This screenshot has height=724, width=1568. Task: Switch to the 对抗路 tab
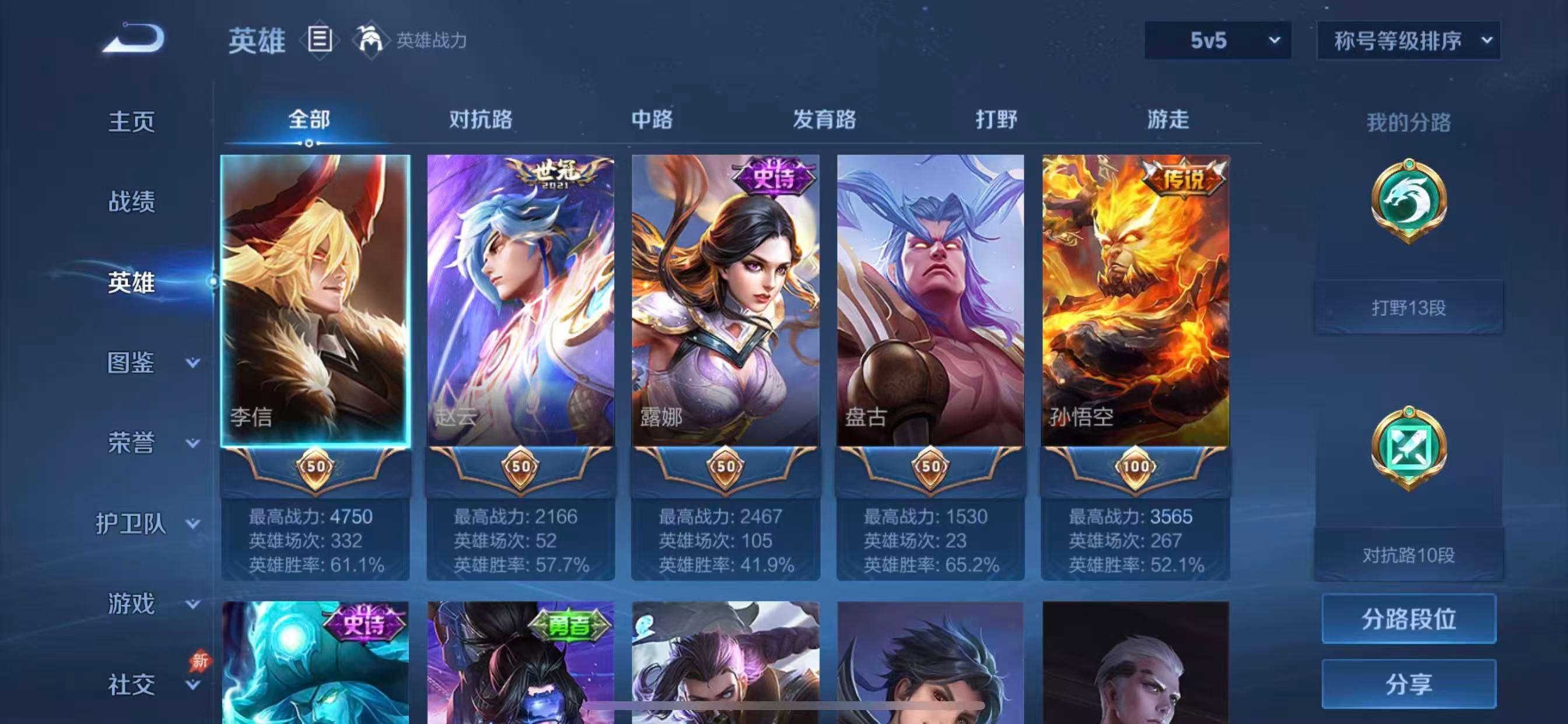pyautogui.click(x=481, y=120)
